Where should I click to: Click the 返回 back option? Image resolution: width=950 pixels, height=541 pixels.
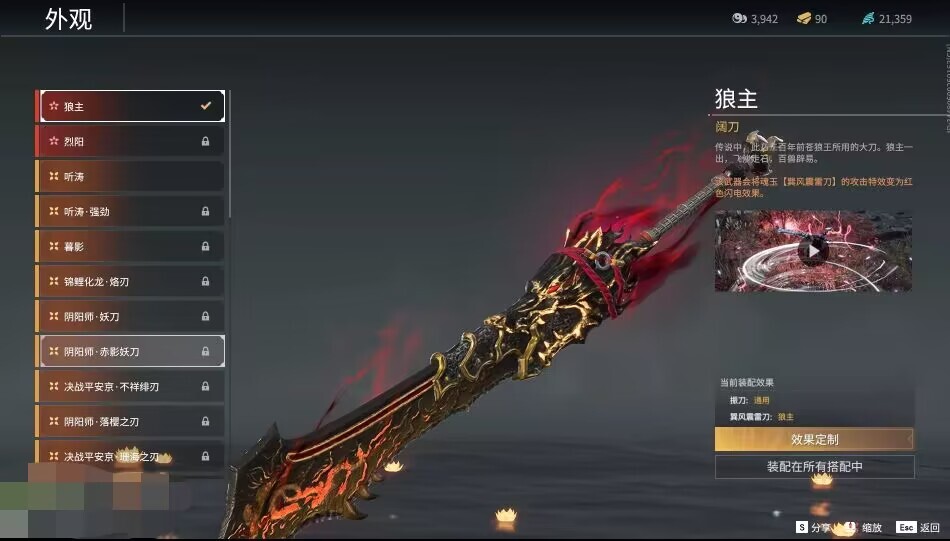pyautogui.click(x=918, y=527)
